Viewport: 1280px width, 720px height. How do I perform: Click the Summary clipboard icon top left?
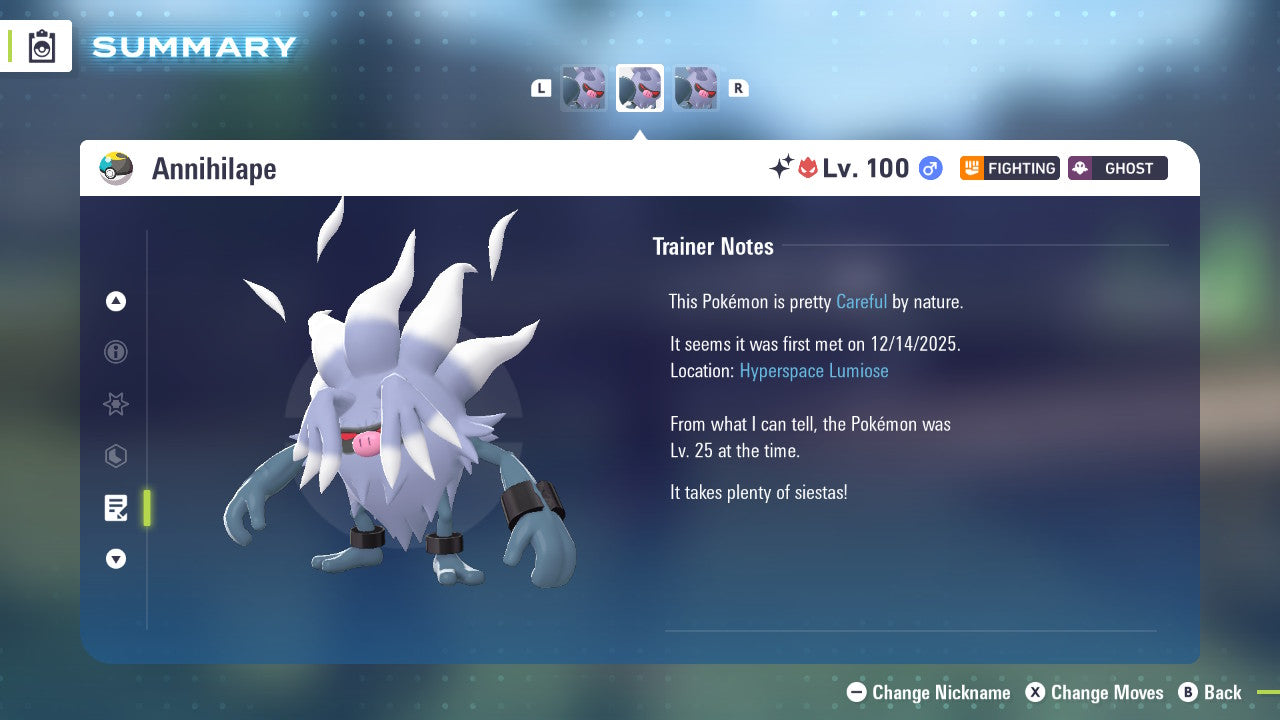(41, 46)
